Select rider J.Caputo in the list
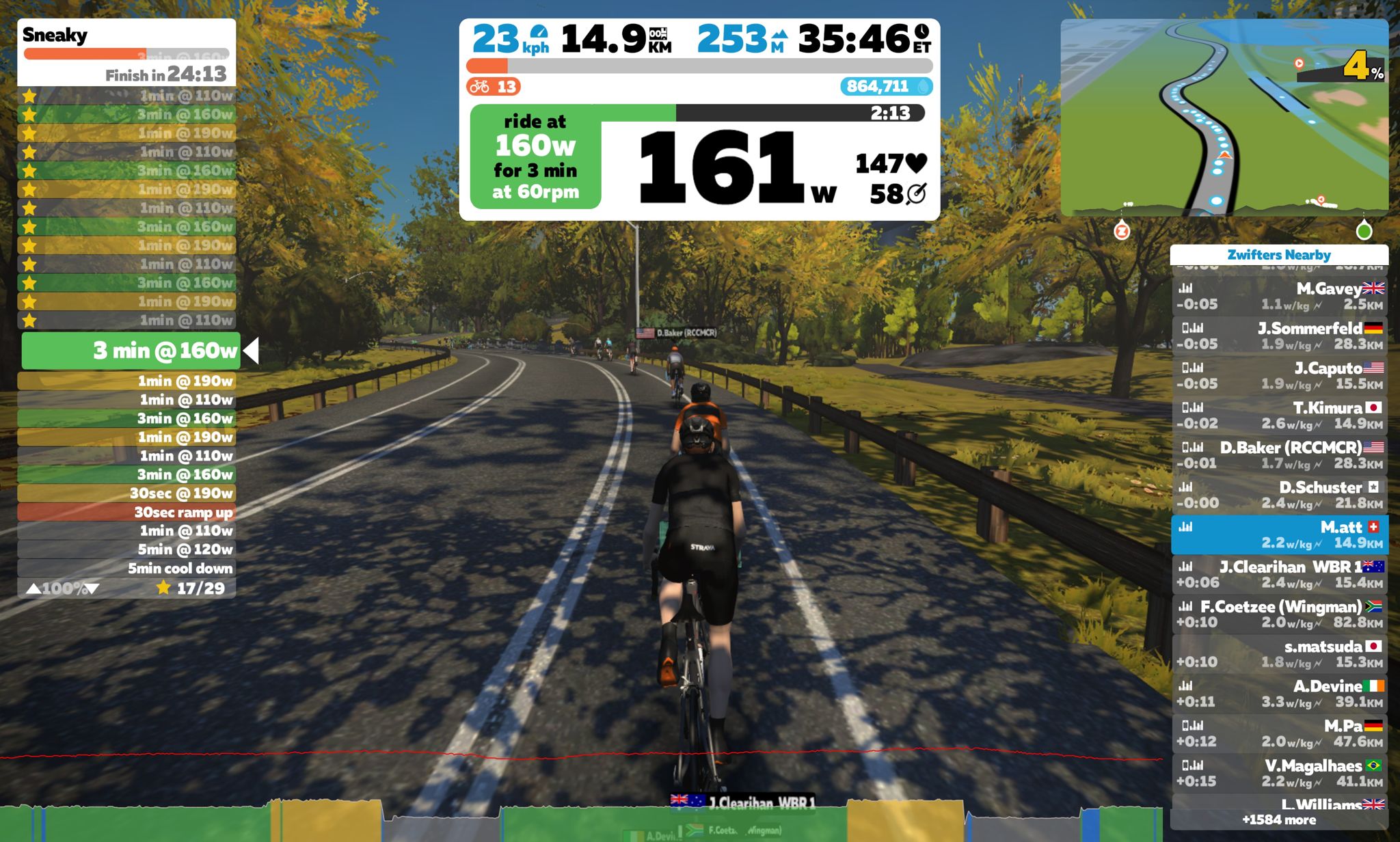Viewport: 1400px width, 842px height. point(1279,375)
